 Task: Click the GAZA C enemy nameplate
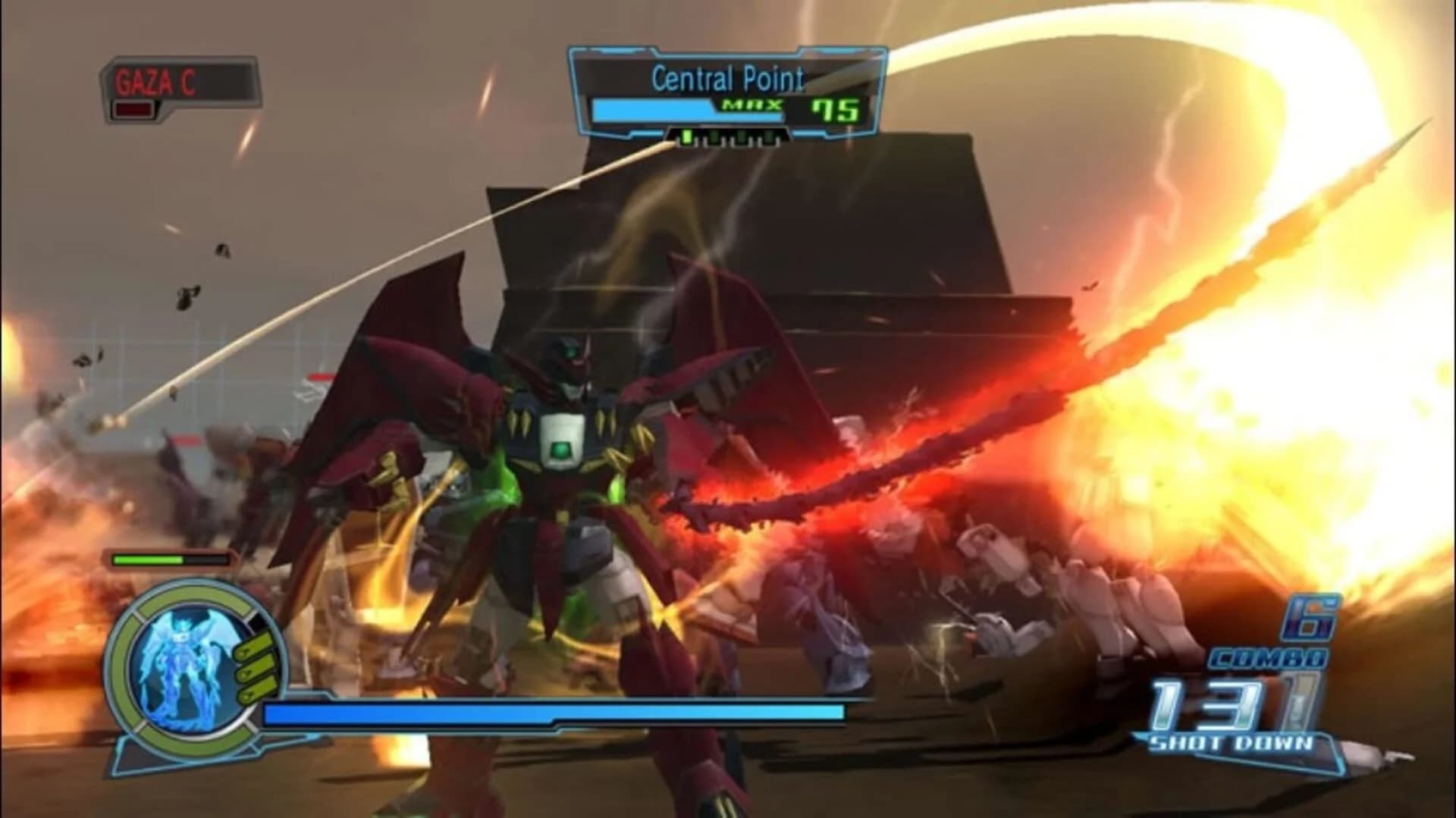click(155, 81)
